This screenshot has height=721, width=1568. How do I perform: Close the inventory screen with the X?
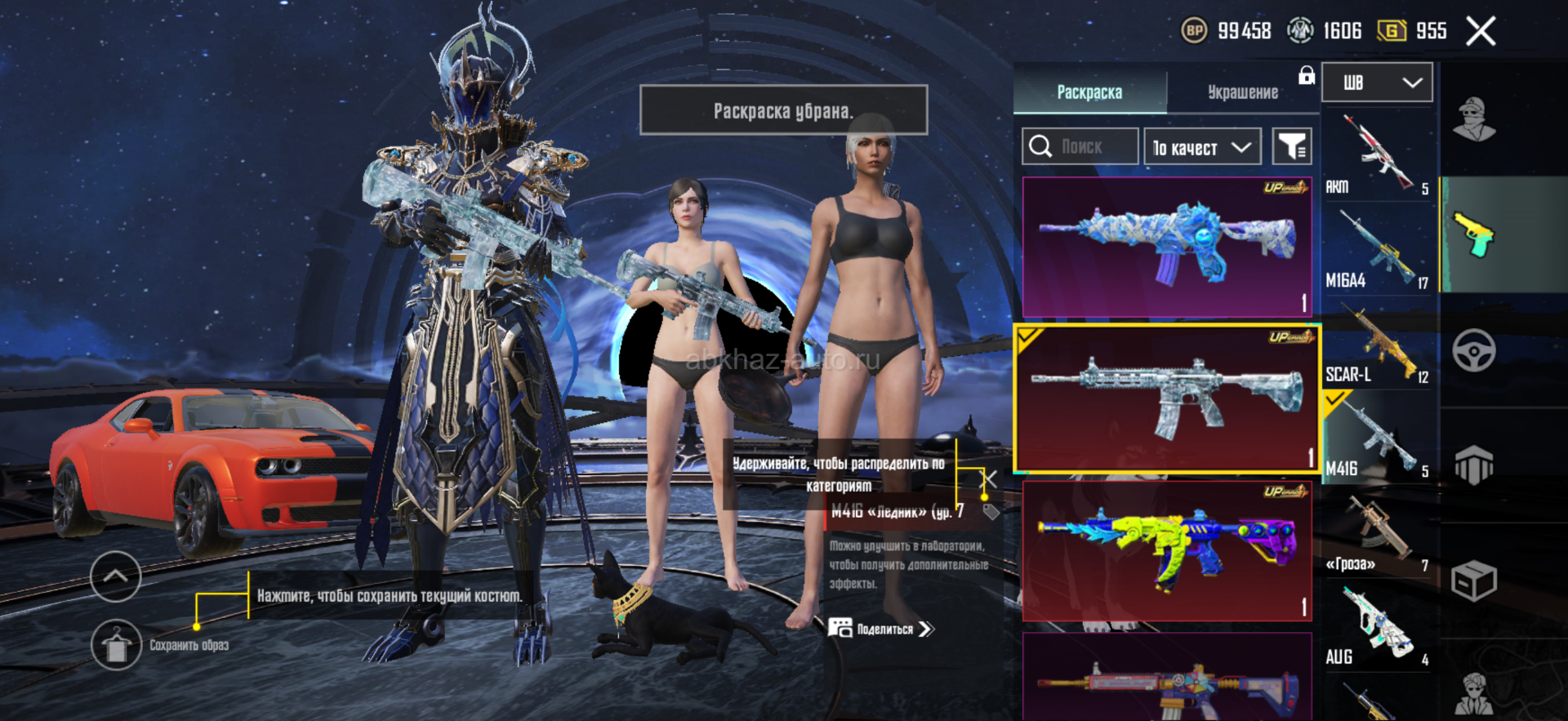1481,32
